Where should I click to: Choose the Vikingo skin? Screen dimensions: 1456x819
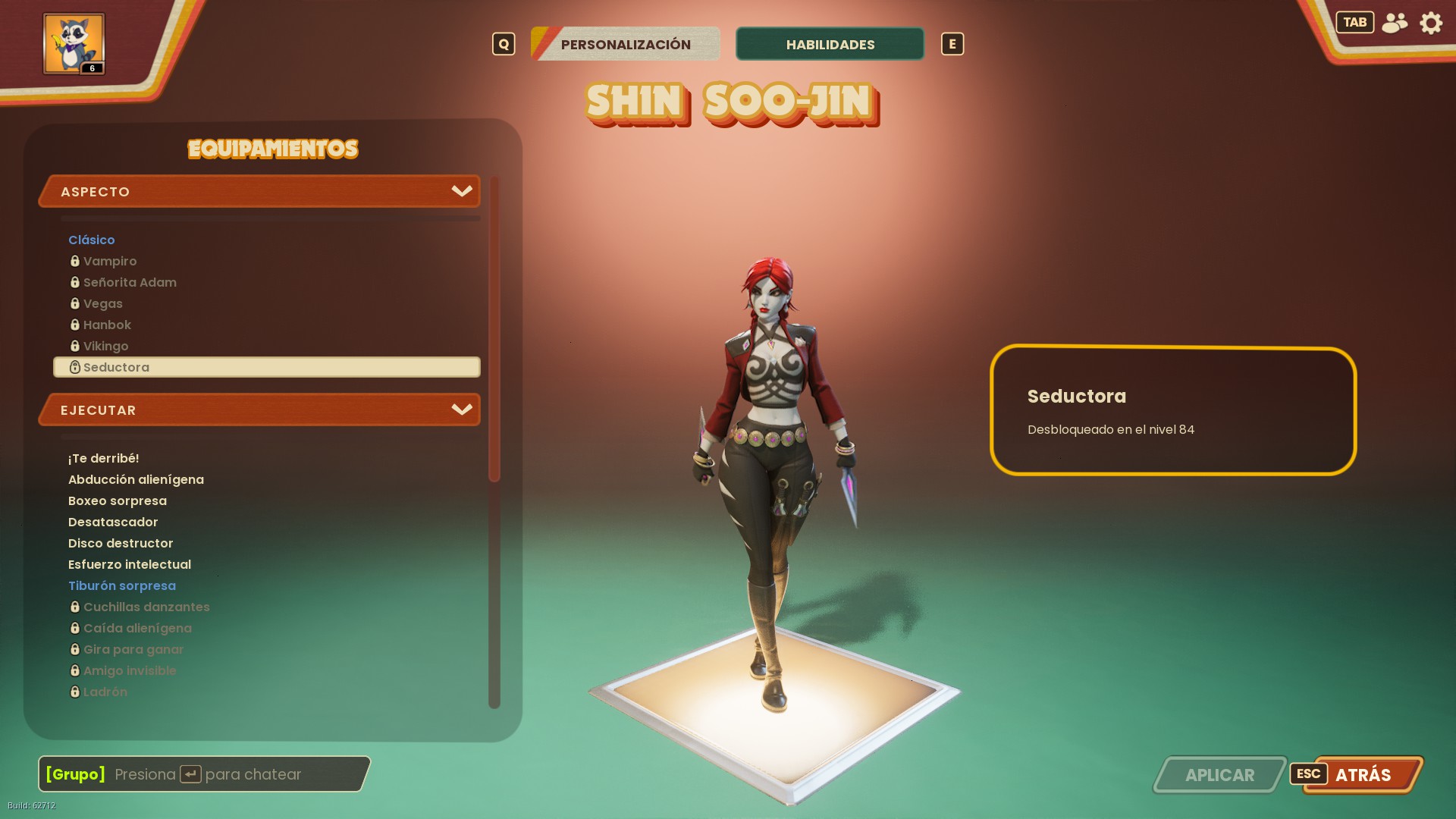(106, 346)
